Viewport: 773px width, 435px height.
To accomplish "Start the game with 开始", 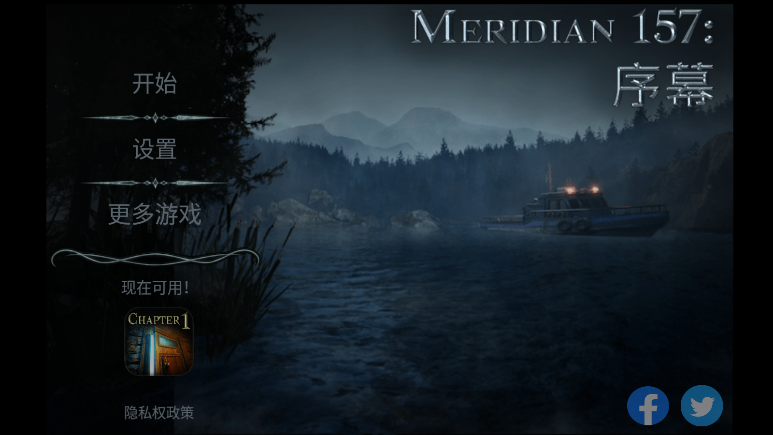I will (154, 84).
